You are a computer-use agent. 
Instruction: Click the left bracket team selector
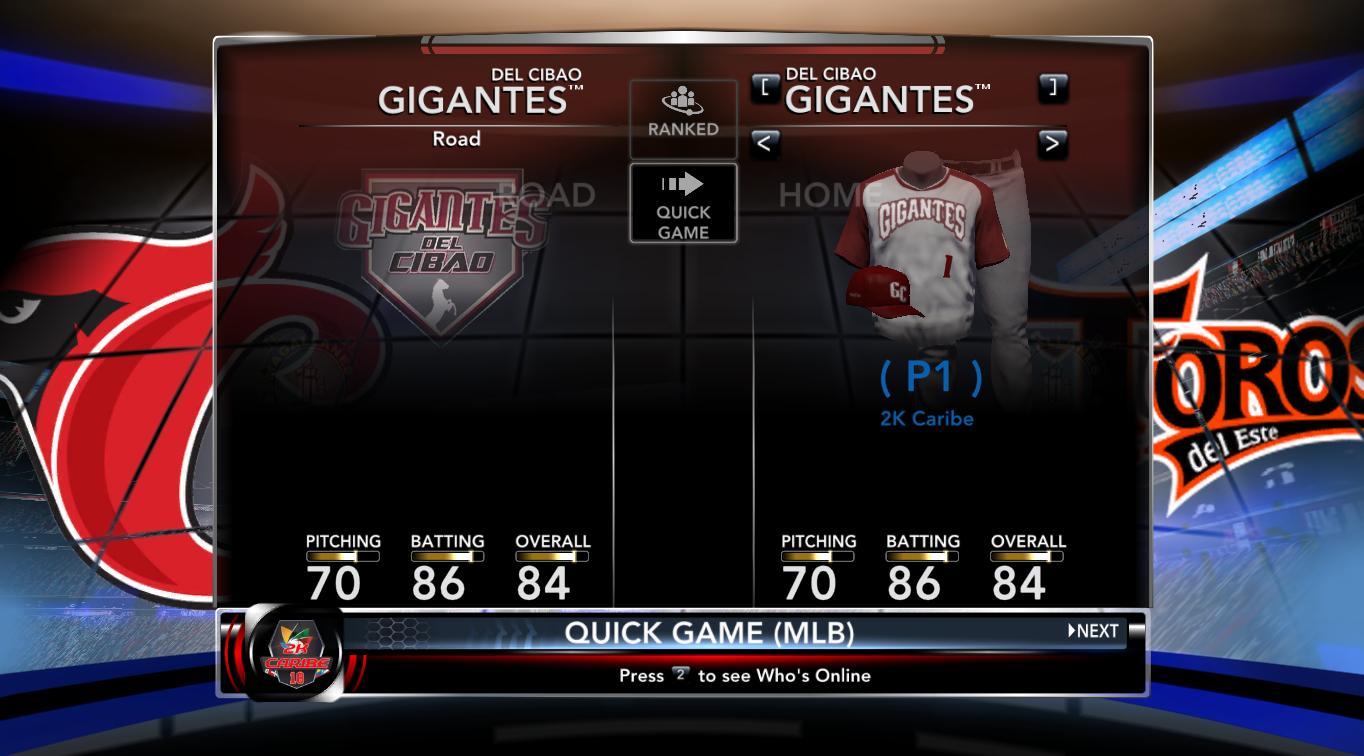[765, 88]
